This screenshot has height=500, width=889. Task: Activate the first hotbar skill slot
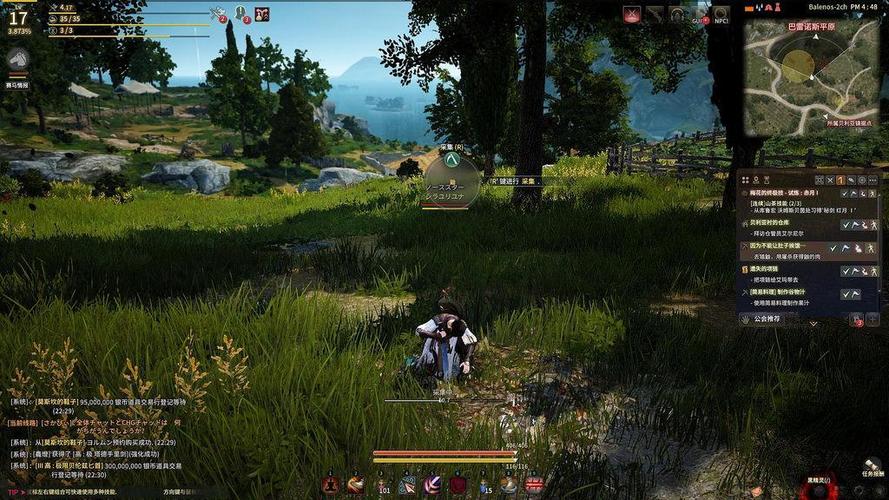pyautogui.click(x=331, y=485)
